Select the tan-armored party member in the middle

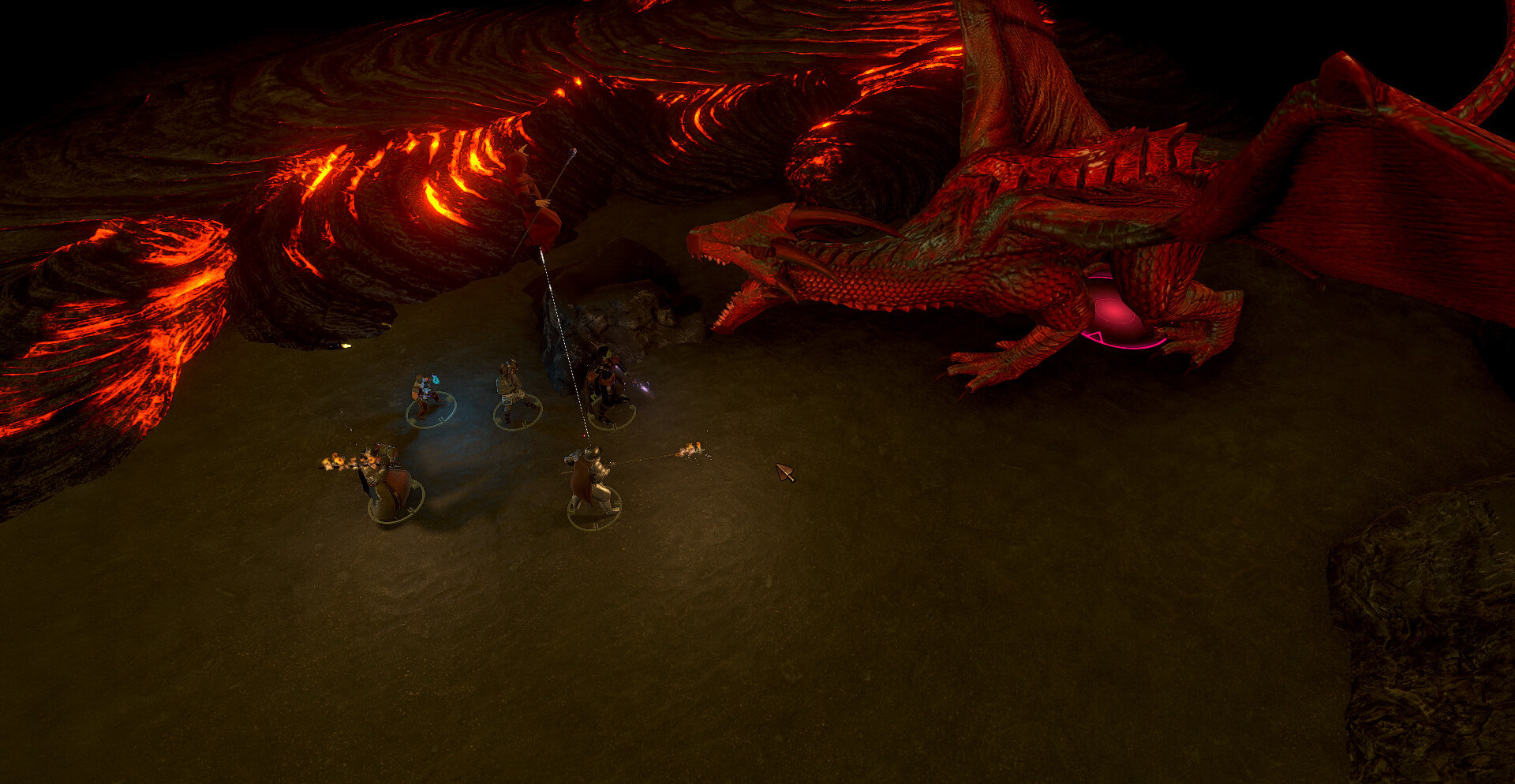(x=514, y=390)
